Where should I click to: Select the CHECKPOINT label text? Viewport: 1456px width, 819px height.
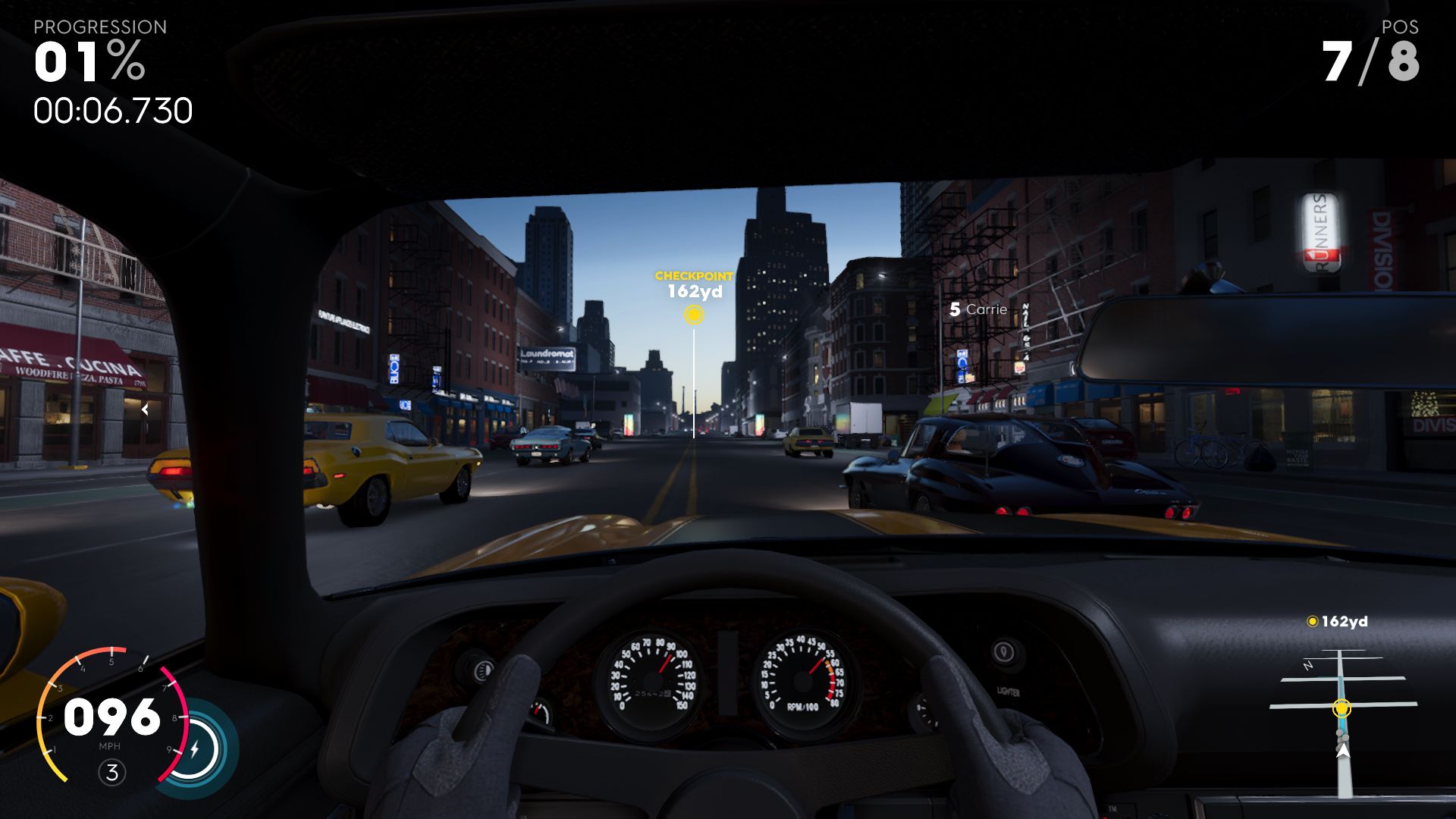[694, 276]
